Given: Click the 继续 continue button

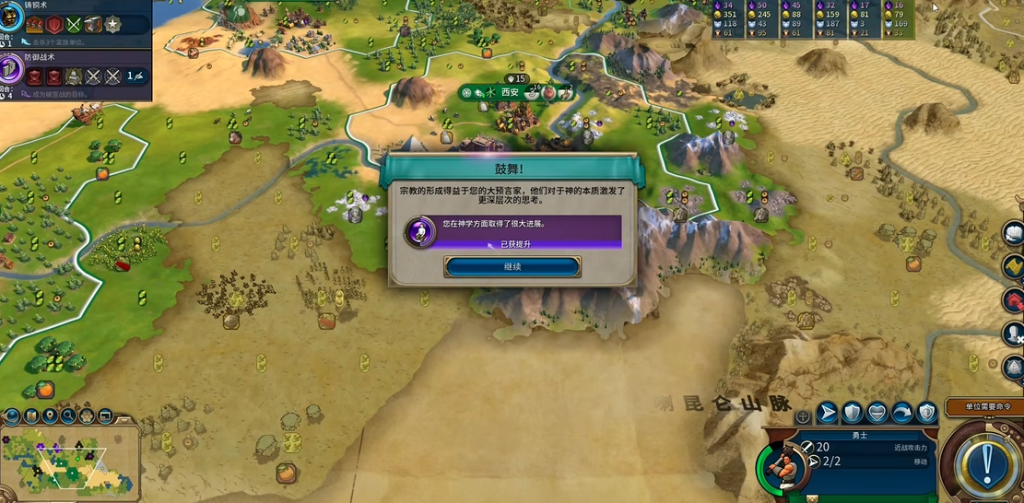Looking at the screenshot, I should click(512, 267).
